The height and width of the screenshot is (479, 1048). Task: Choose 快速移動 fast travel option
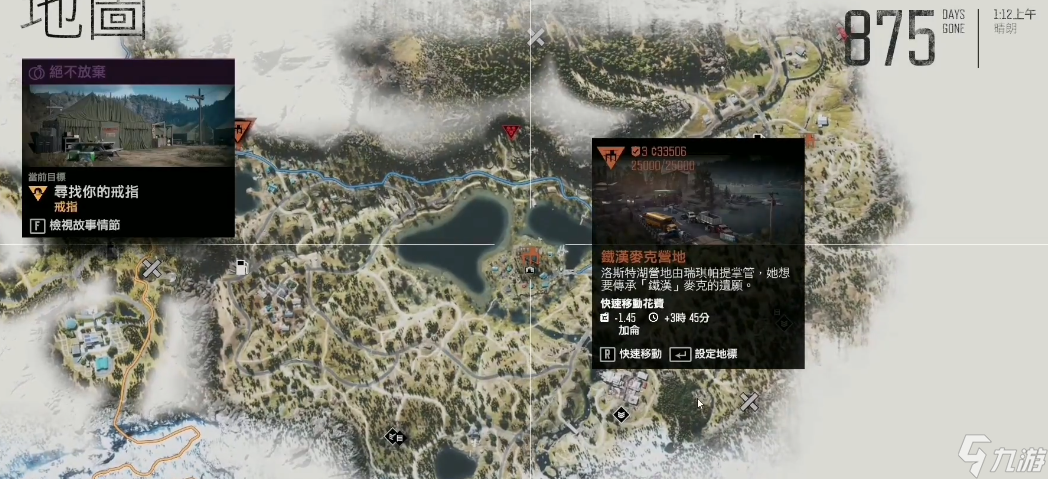631,354
